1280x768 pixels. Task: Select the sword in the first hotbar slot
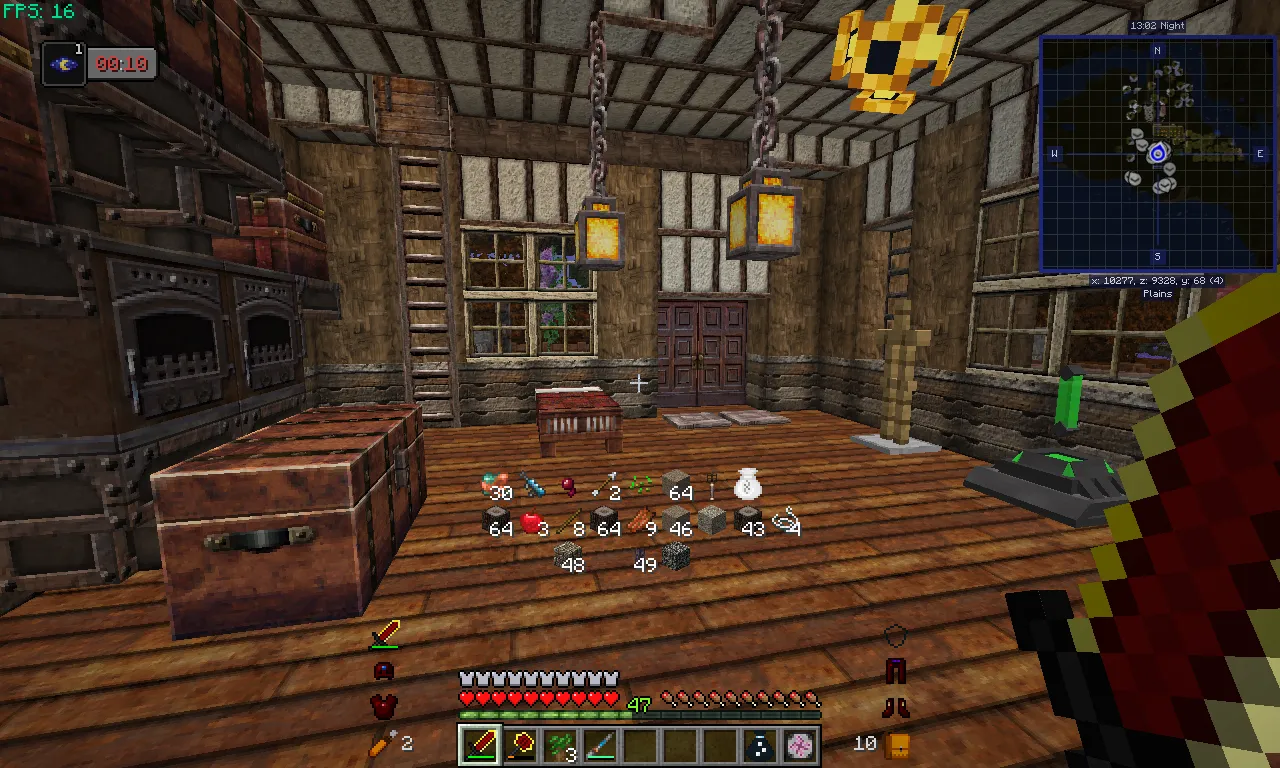[479, 744]
